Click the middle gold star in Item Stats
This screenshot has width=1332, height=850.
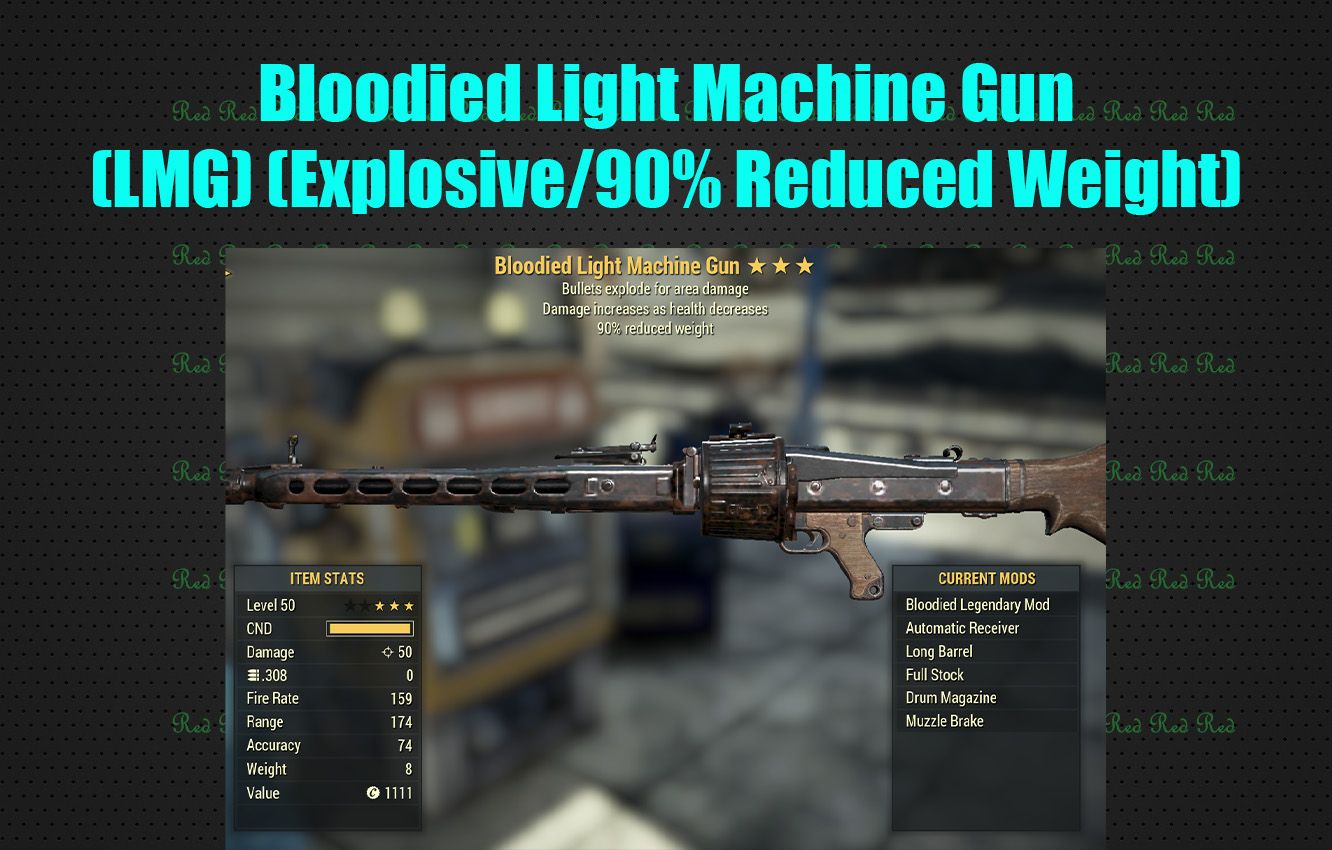[392, 605]
